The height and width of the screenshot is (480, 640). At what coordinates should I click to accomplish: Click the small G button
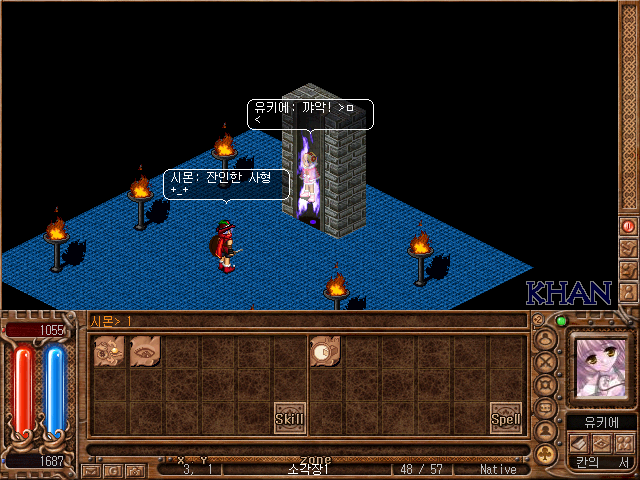113,469
